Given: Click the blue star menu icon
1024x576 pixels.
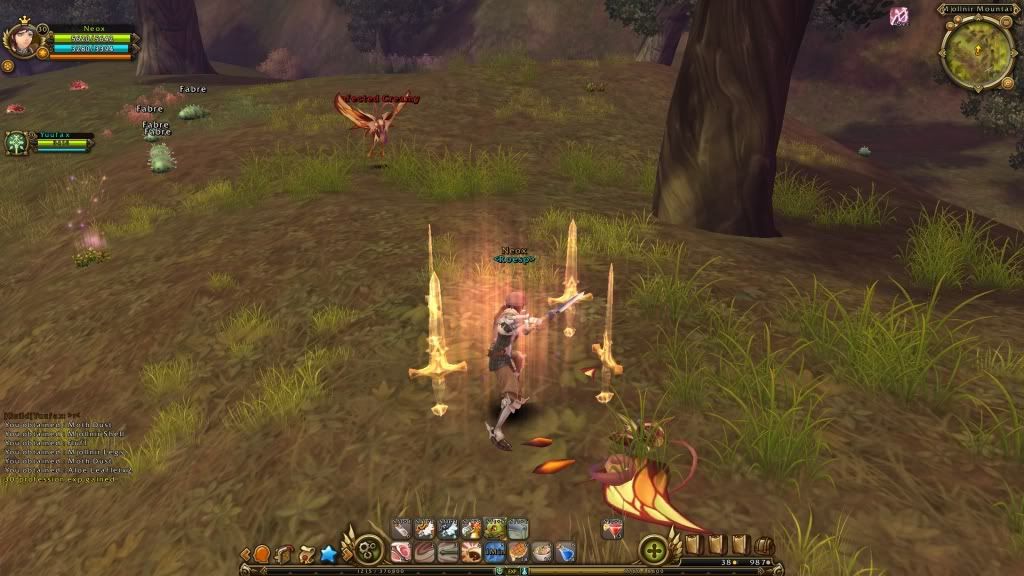Looking at the screenshot, I should tap(328, 553).
